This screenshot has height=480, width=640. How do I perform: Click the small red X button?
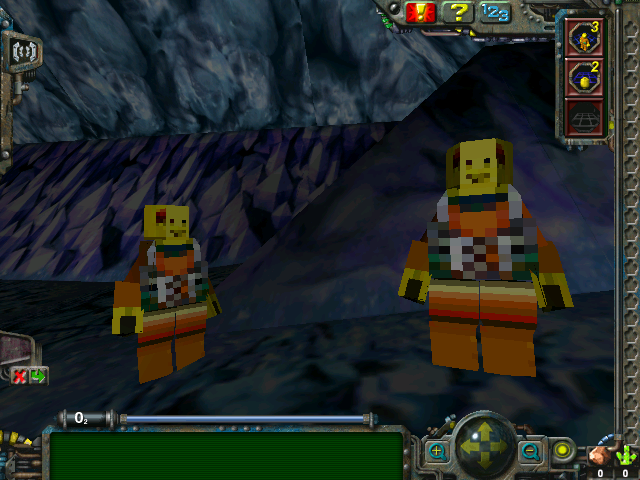pyautogui.click(x=19, y=376)
